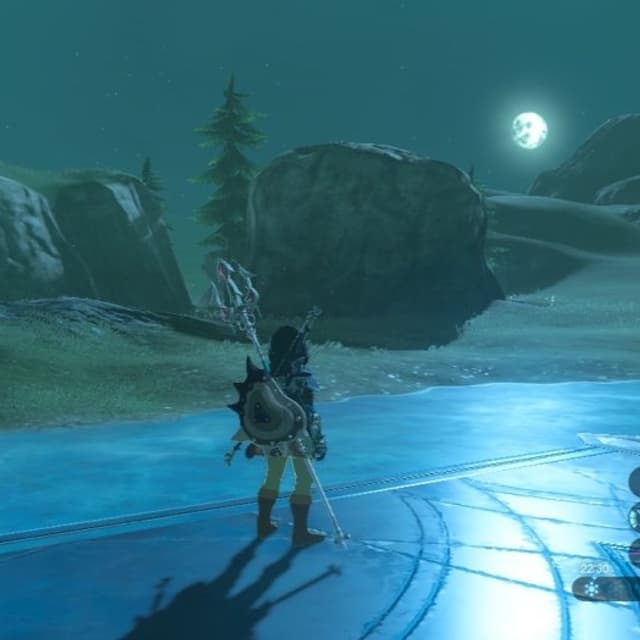
Task: Click the snowflake weather forecast panel
Action: coord(606,589)
